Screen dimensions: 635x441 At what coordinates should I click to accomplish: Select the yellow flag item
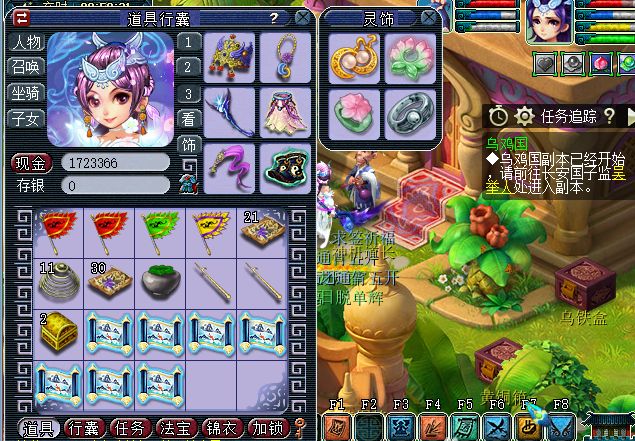[x=211, y=233]
